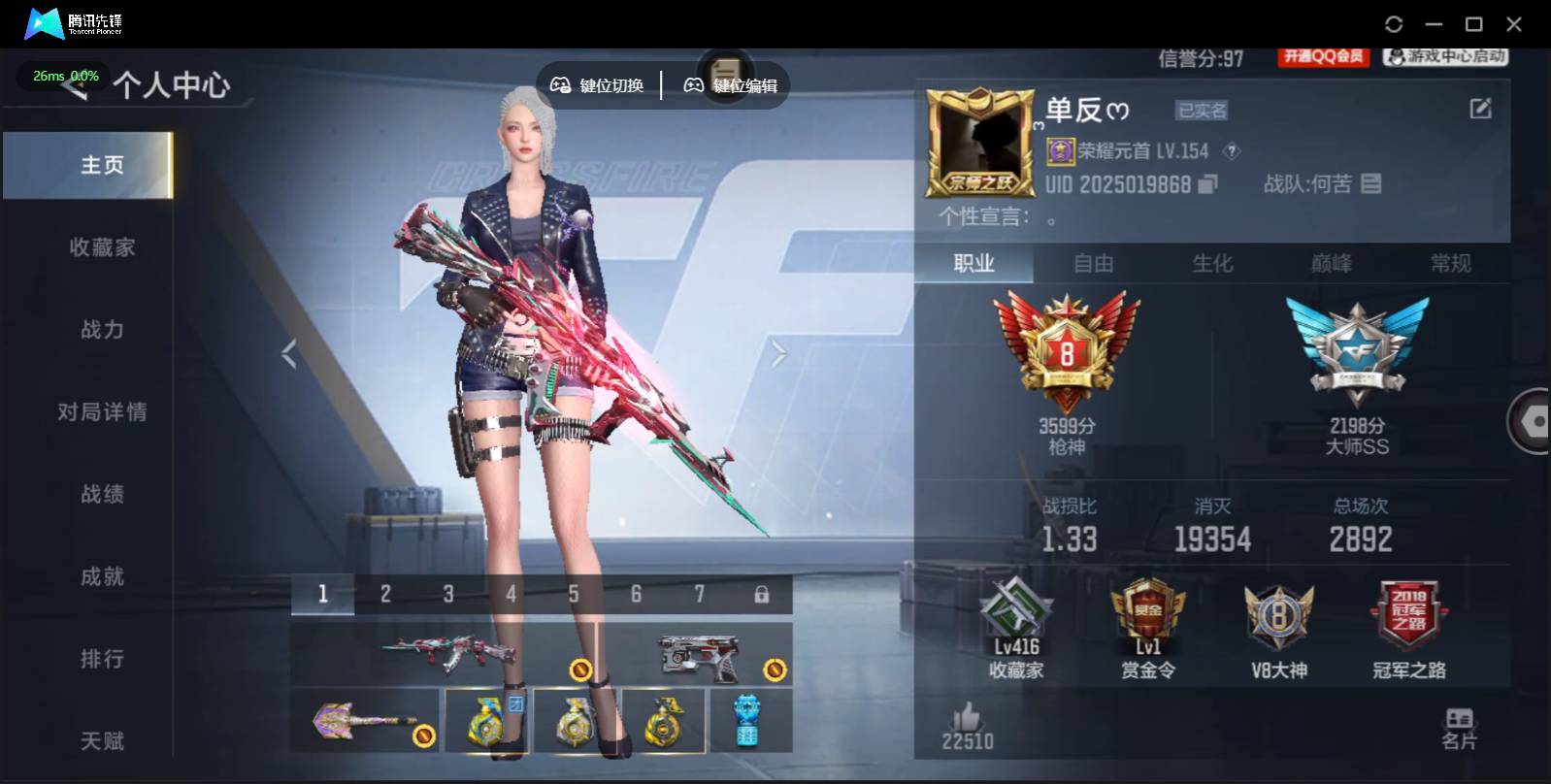Open the locked weapon loadout slot
The height and width of the screenshot is (784, 1551).
point(764,593)
